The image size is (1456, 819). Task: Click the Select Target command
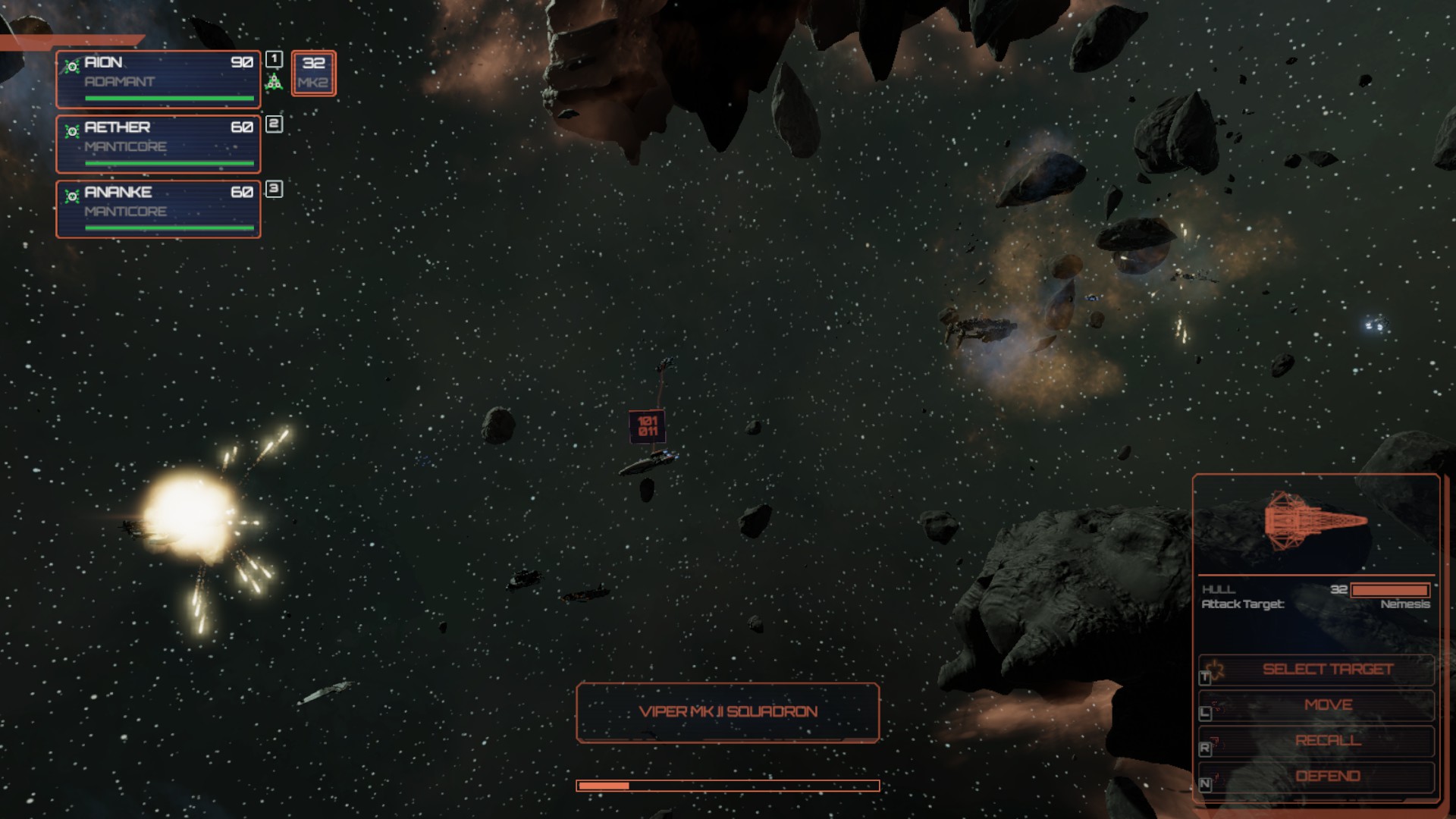point(1327,670)
